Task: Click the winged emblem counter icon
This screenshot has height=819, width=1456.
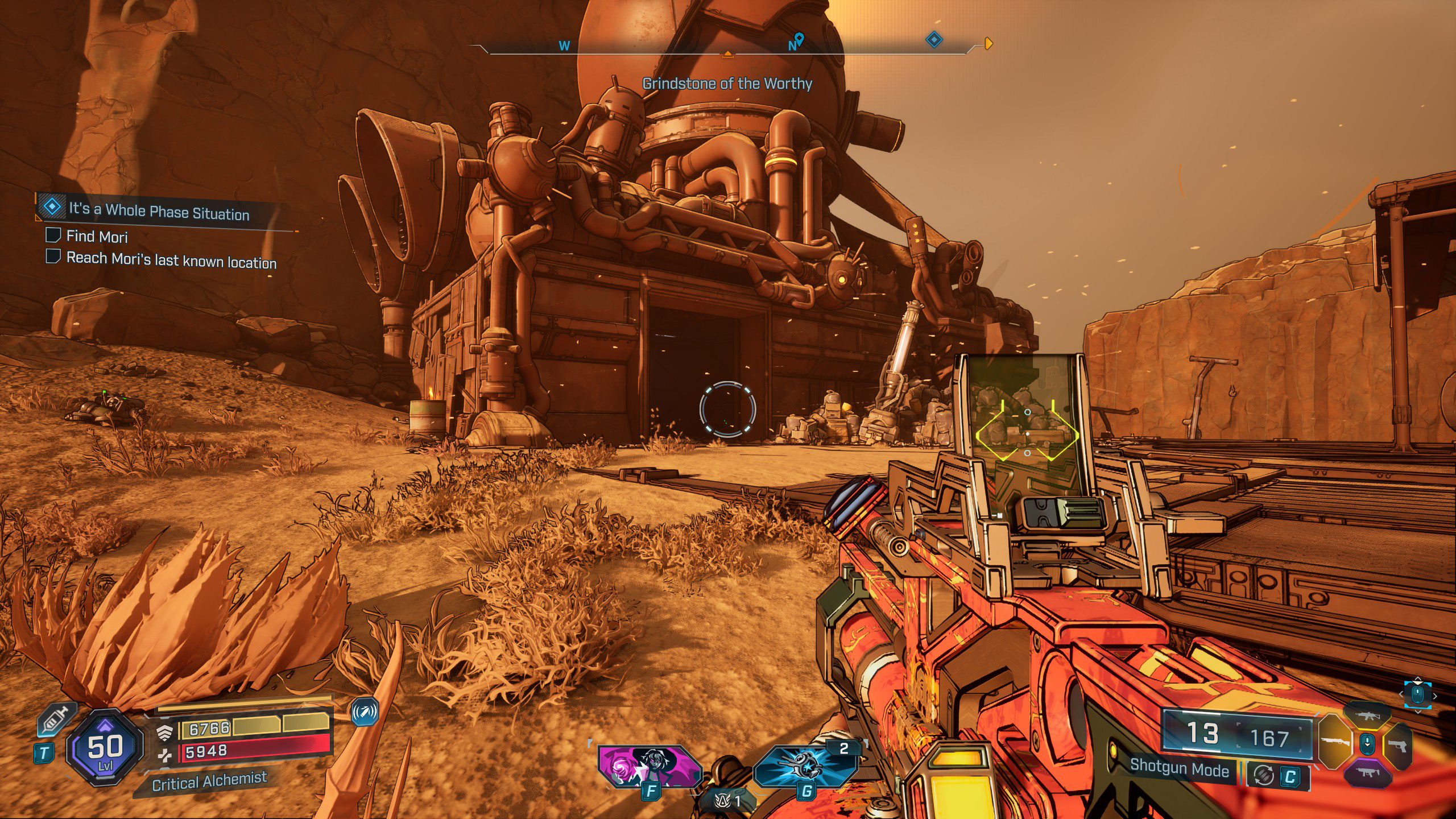Action: click(x=723, y=801)
